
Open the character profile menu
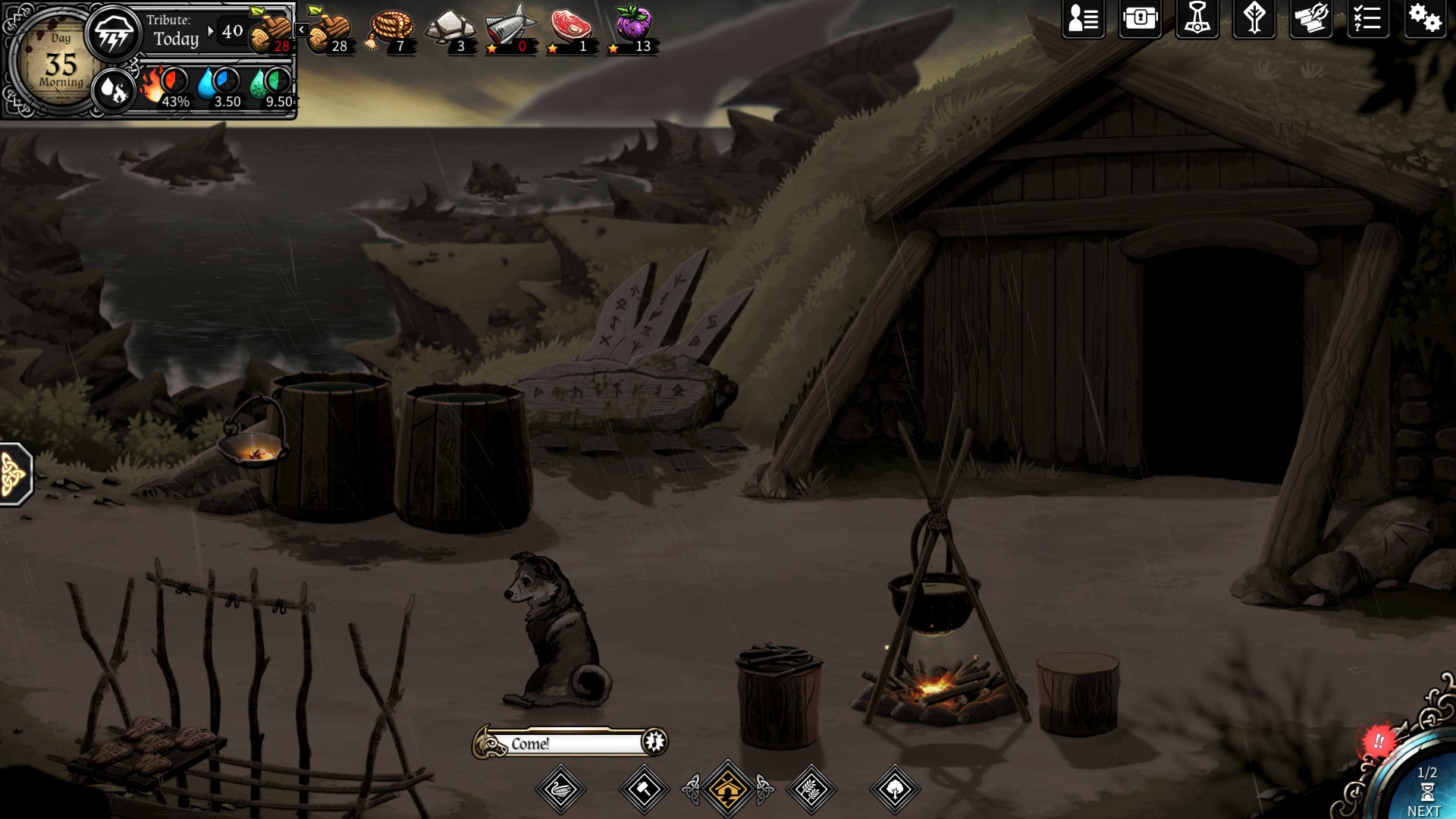coord(1083,19)
